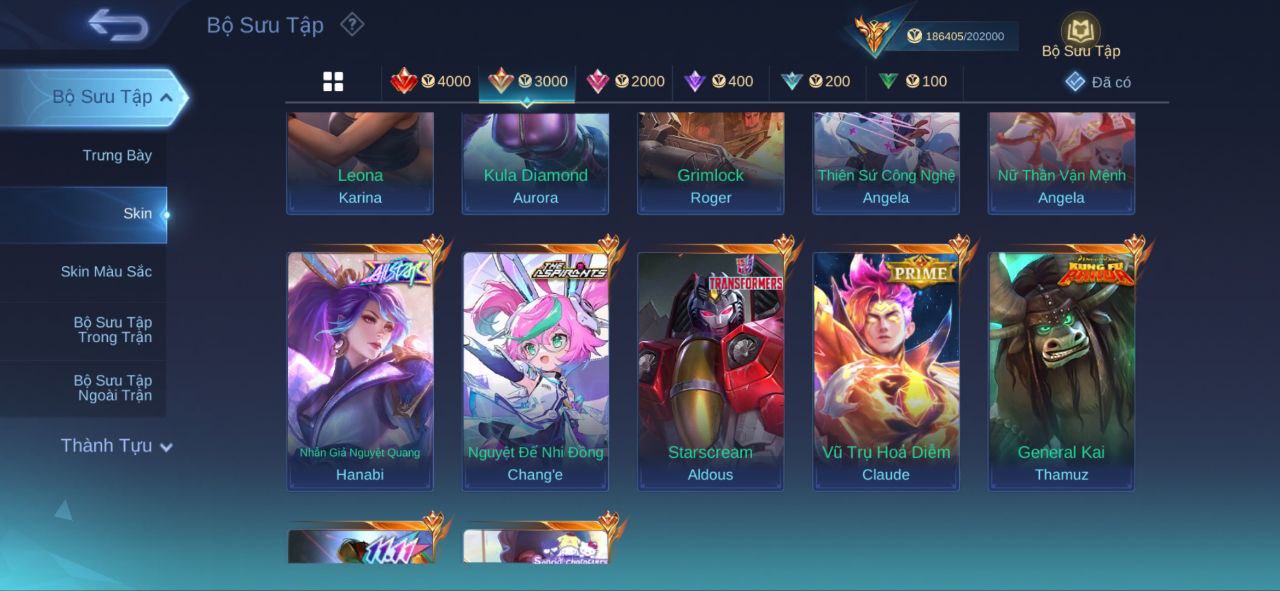Switch to the 4000-point tier tab

[431, 82]
